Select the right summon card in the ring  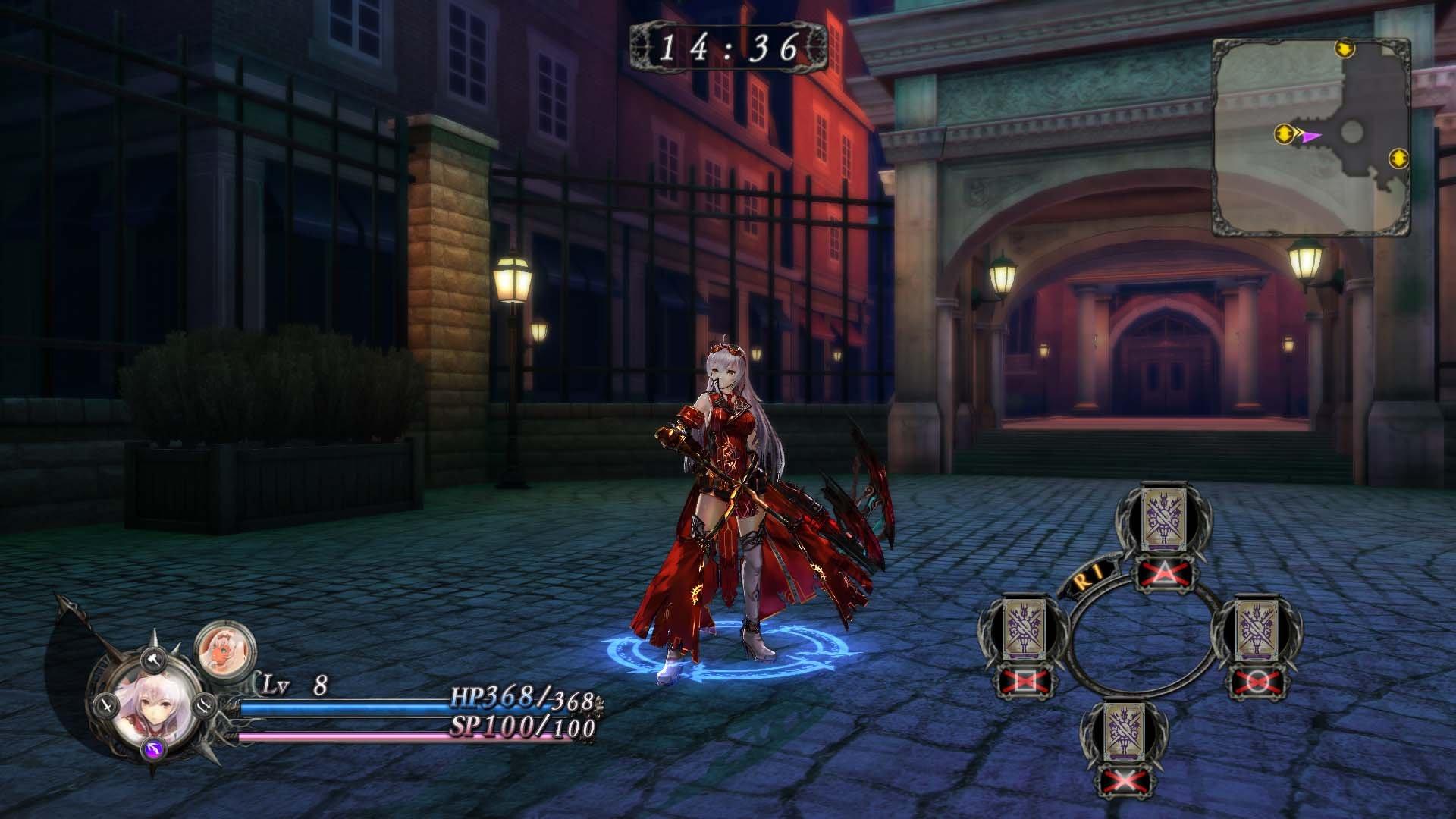click(1260, 629)
